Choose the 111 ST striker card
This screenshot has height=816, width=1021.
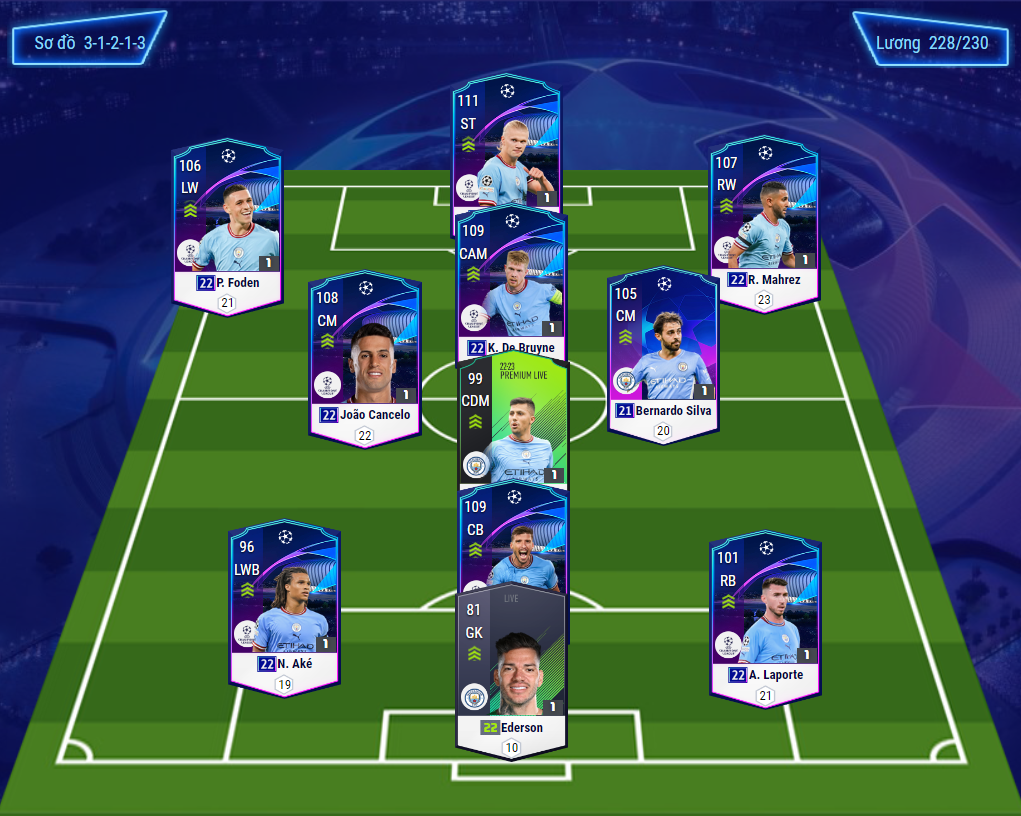506,140
